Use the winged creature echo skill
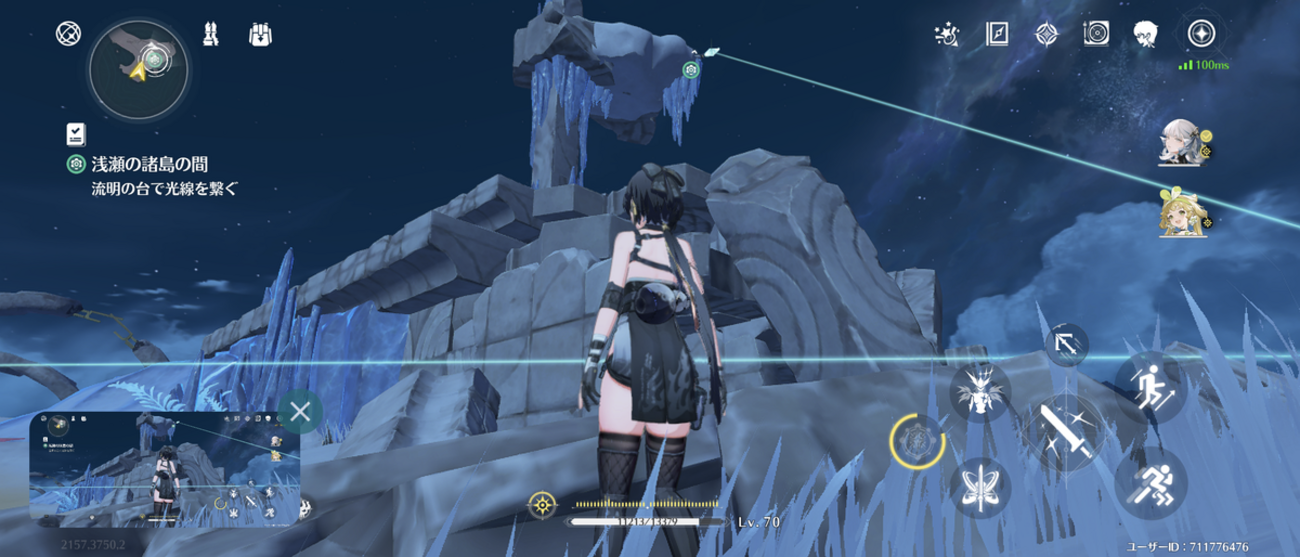 (x=977, y=390)
